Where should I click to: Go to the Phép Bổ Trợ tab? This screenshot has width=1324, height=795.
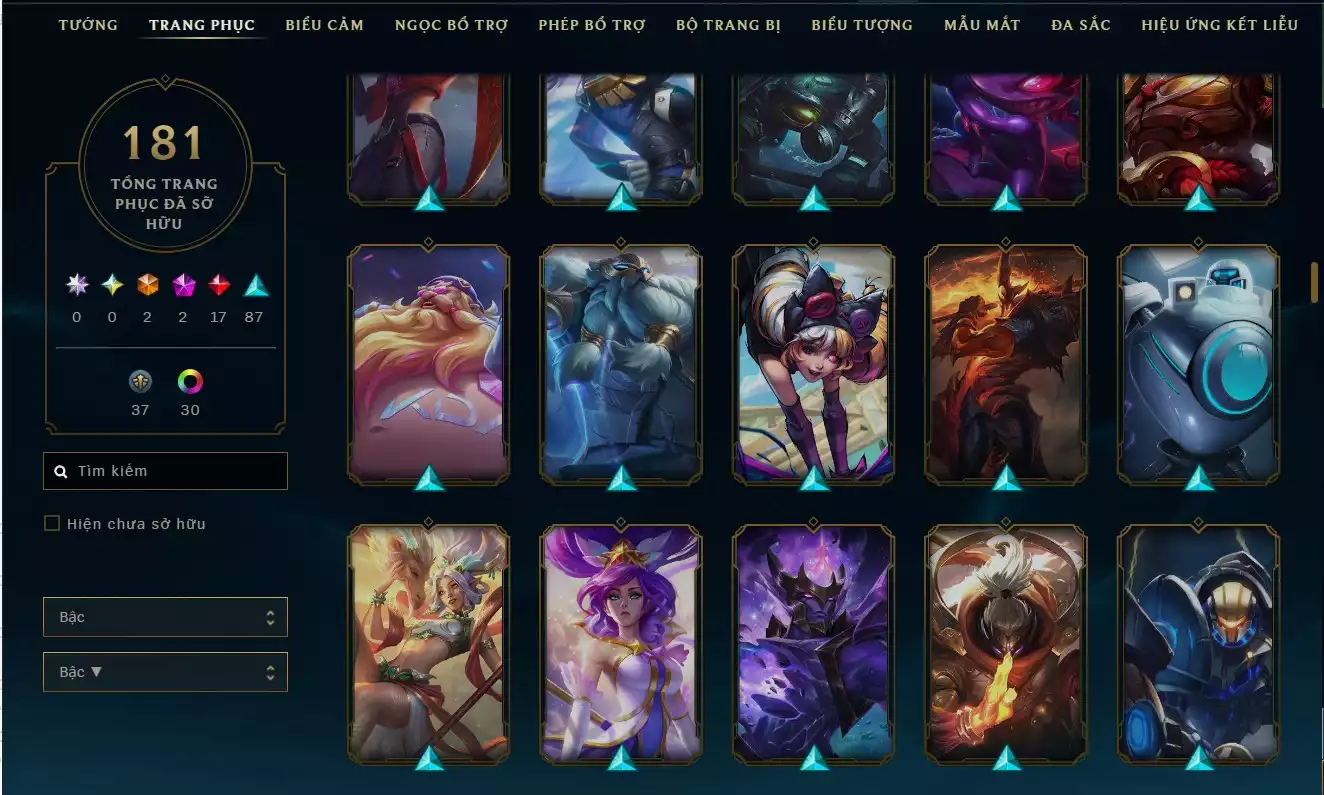pos(591,24)
